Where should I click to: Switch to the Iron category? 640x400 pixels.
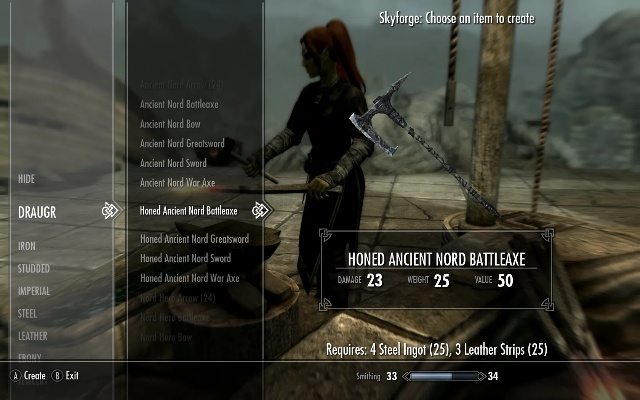(27, 245)
